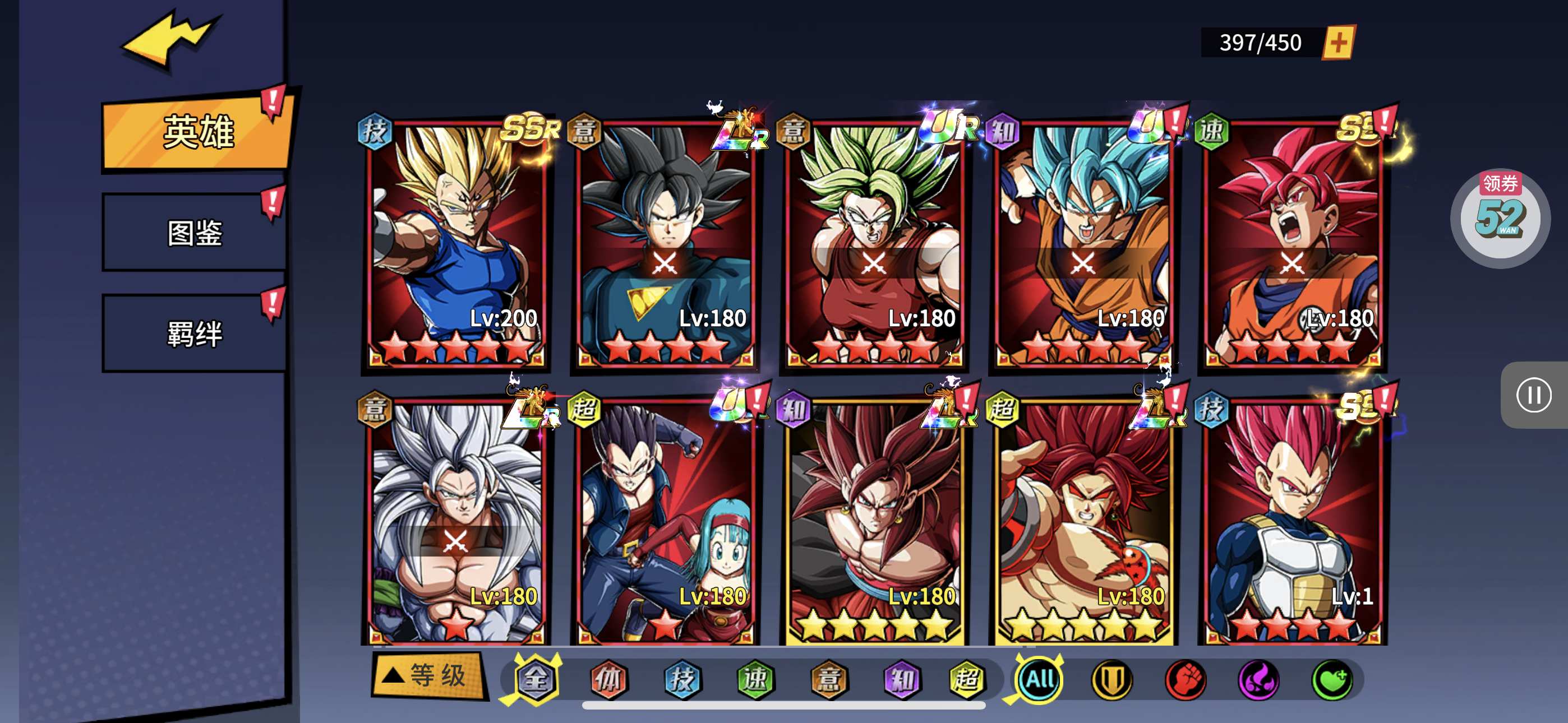Pick the white-haired Super Saiyan 5 card

pos(456,520)
